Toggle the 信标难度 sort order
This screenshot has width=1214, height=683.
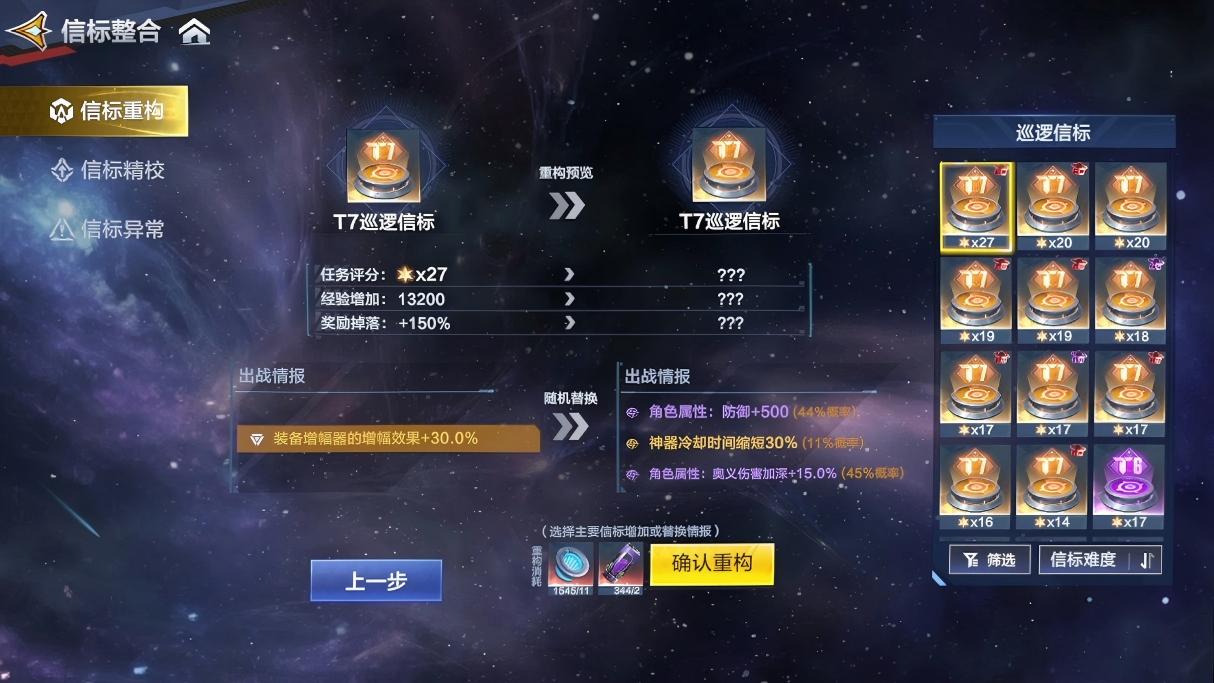[x=1100, y=560]
